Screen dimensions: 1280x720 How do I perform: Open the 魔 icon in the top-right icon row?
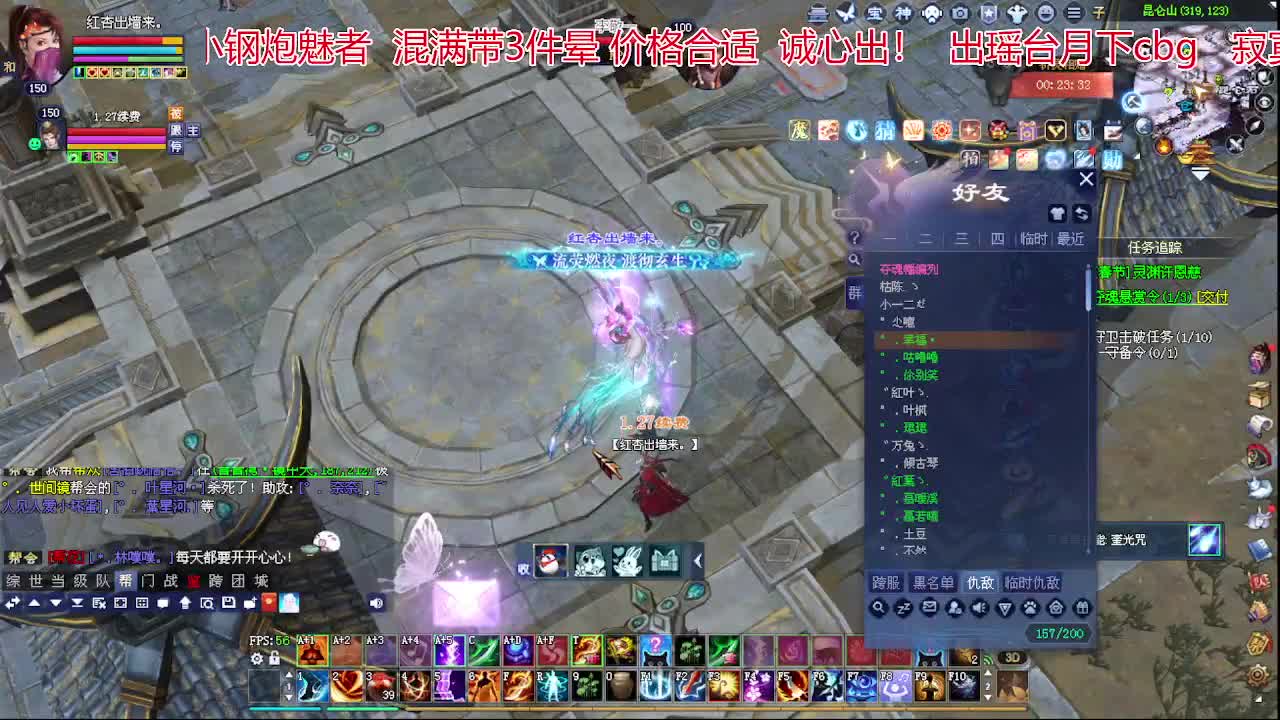[x=797, y=131]
